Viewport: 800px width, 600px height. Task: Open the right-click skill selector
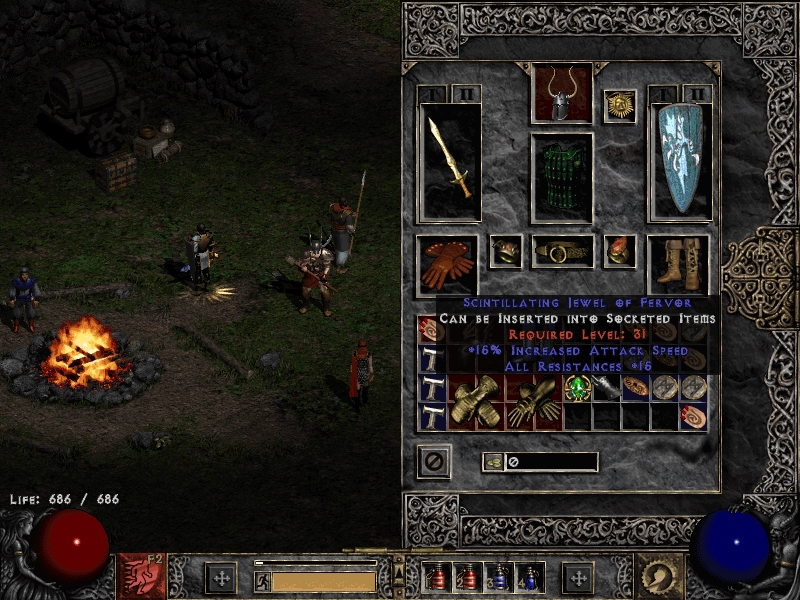pos(660,577)
